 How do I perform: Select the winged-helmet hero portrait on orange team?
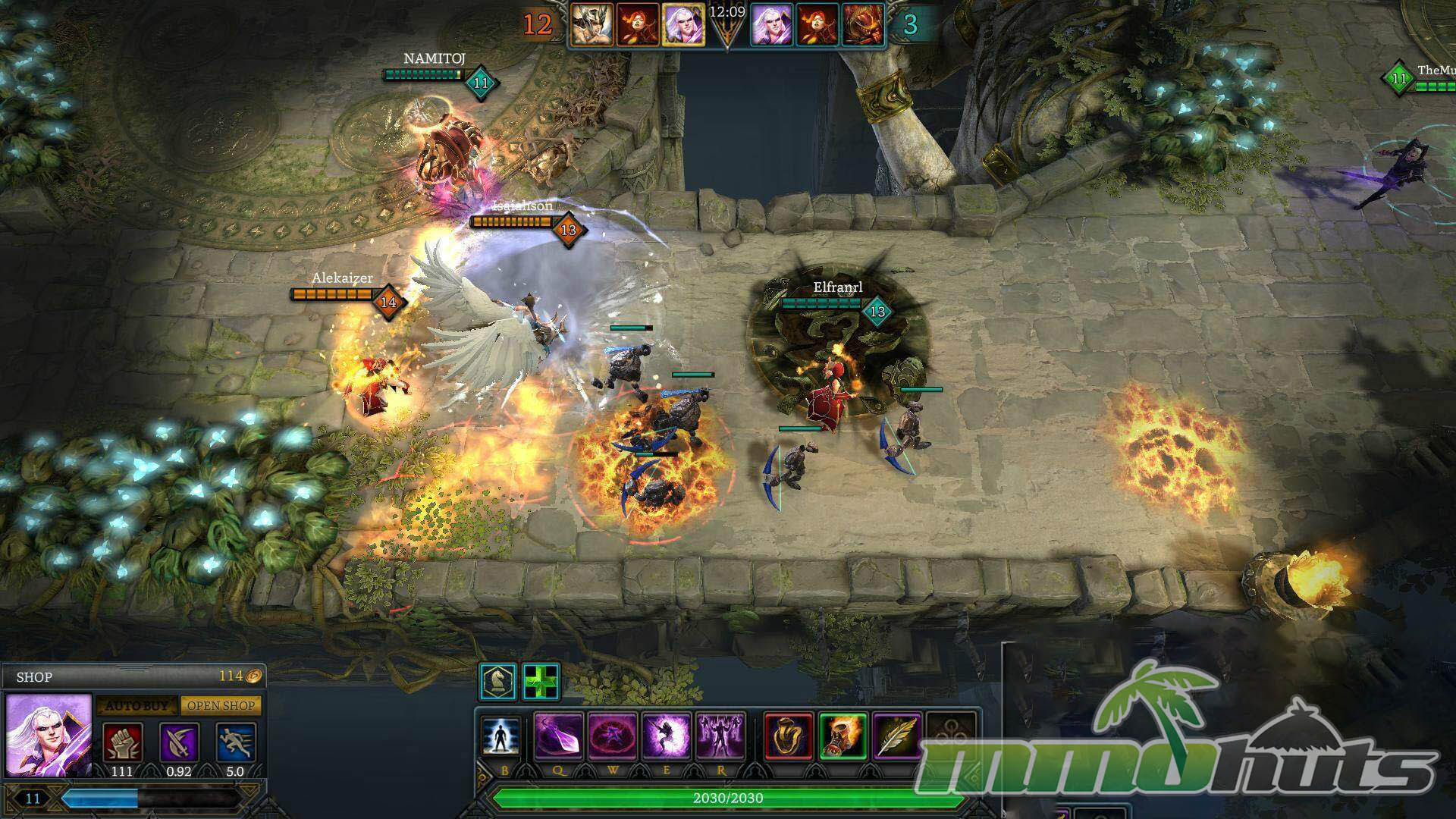click(592, 24)
